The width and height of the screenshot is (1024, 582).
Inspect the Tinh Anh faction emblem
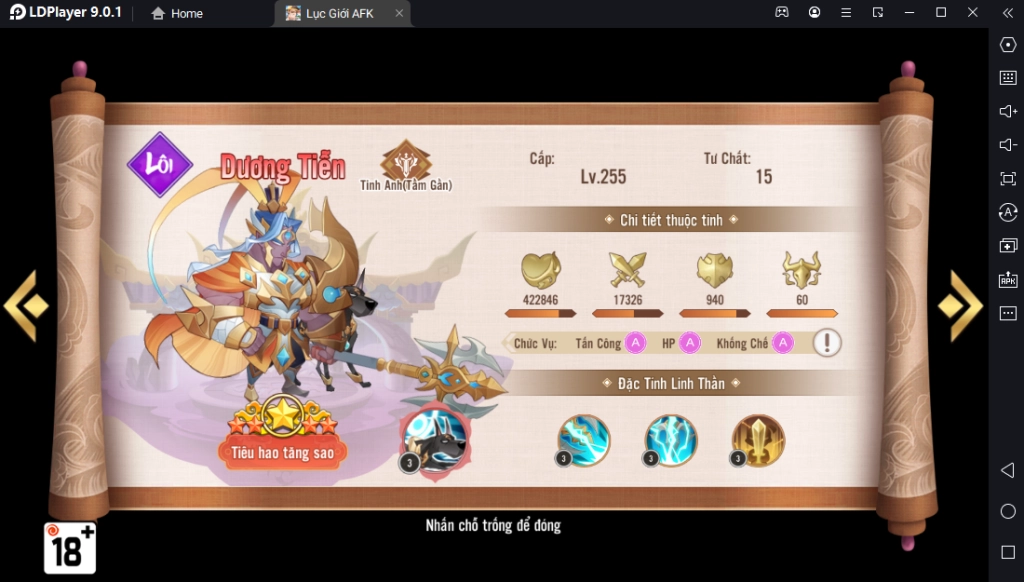406,160
